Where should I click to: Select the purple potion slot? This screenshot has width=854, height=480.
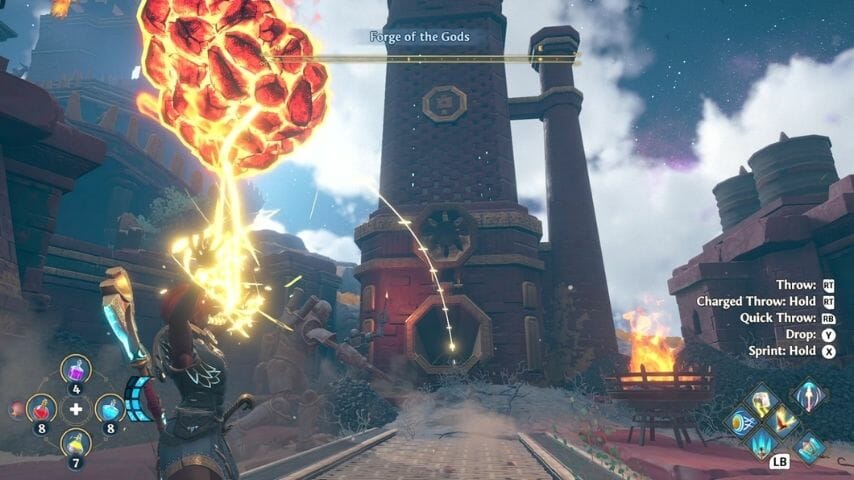76,369
